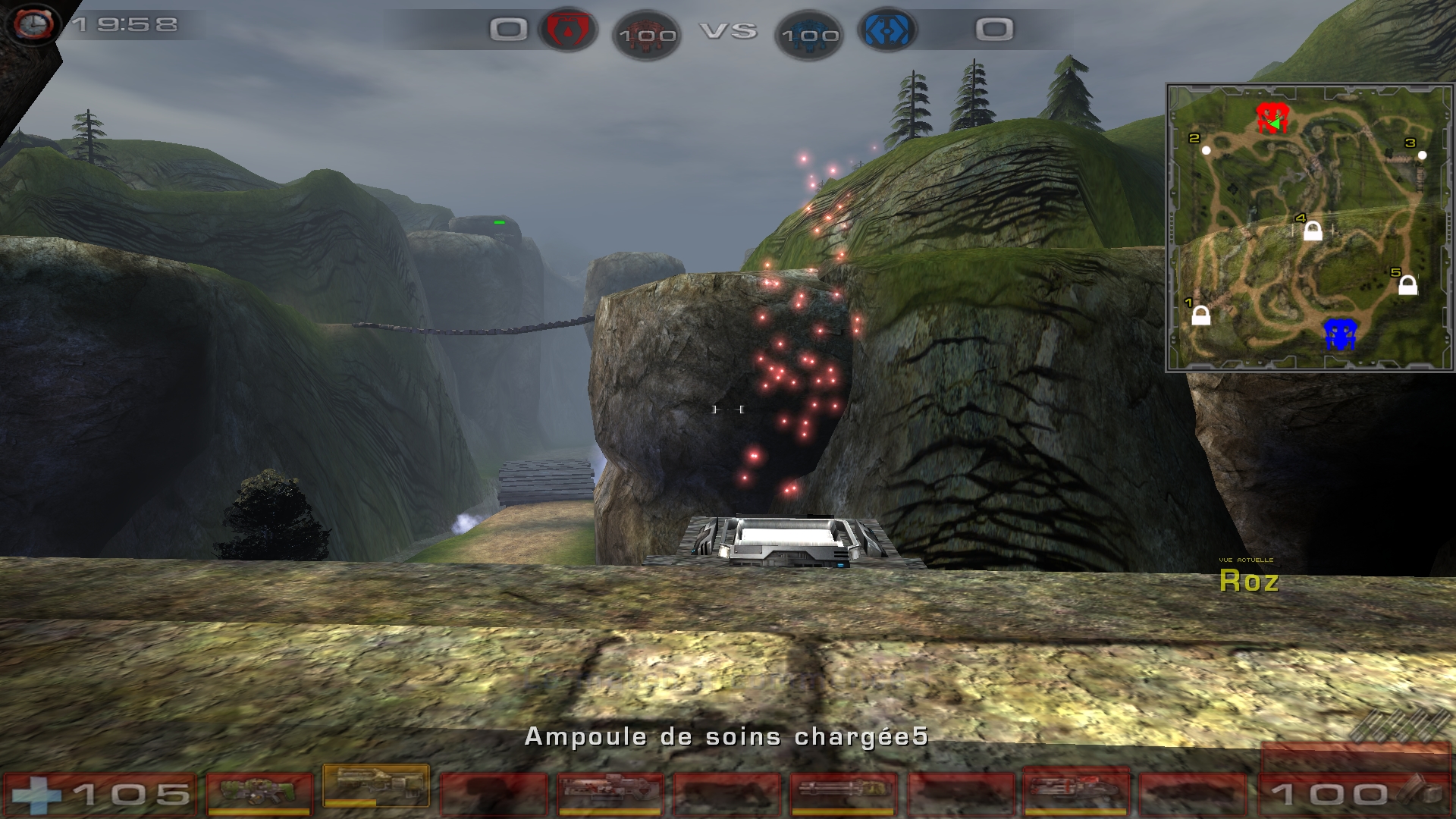Choose the green shield gun weapon slot

259,793
